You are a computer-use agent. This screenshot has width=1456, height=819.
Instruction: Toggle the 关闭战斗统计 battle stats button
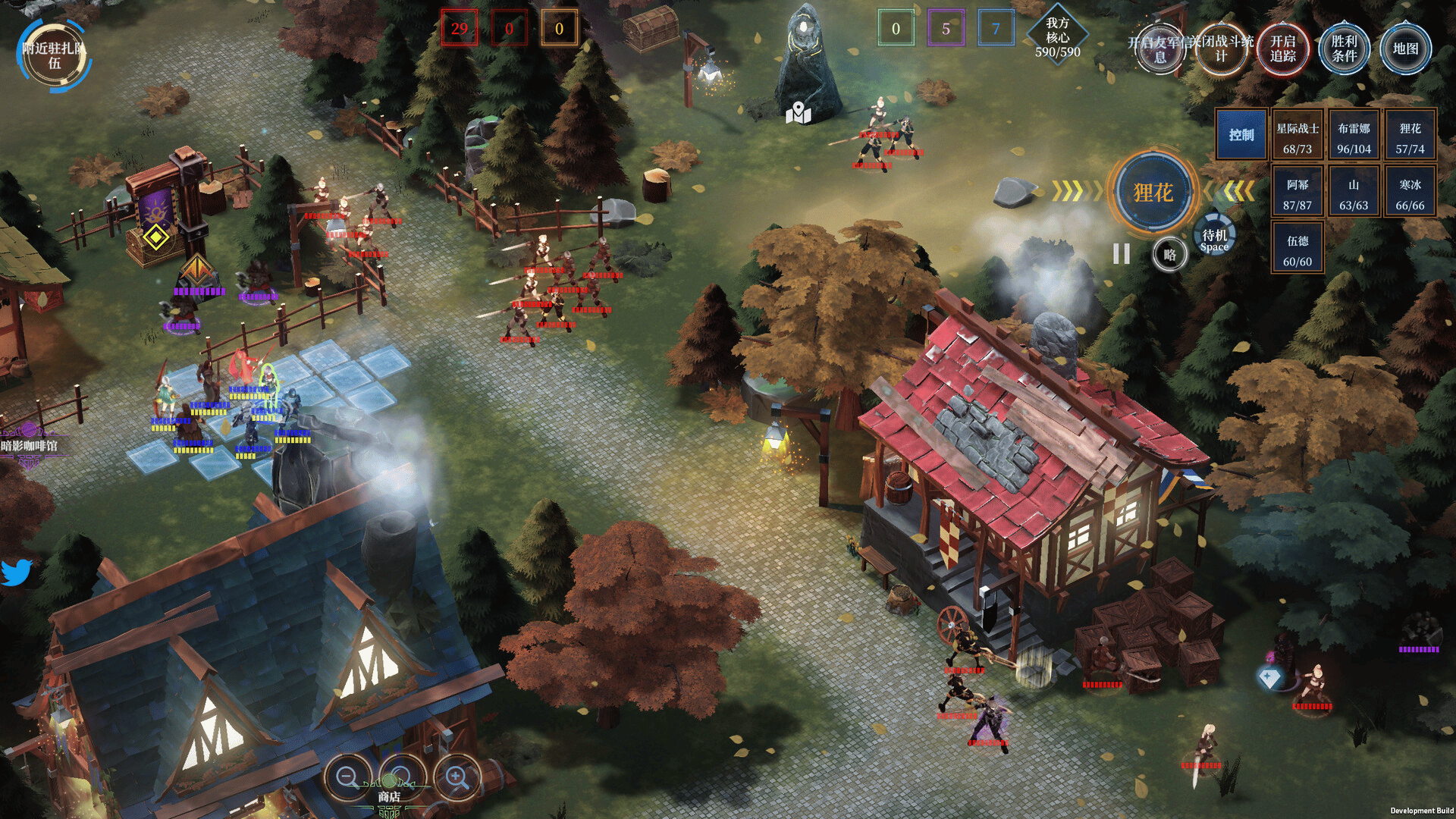point(1221,49)
